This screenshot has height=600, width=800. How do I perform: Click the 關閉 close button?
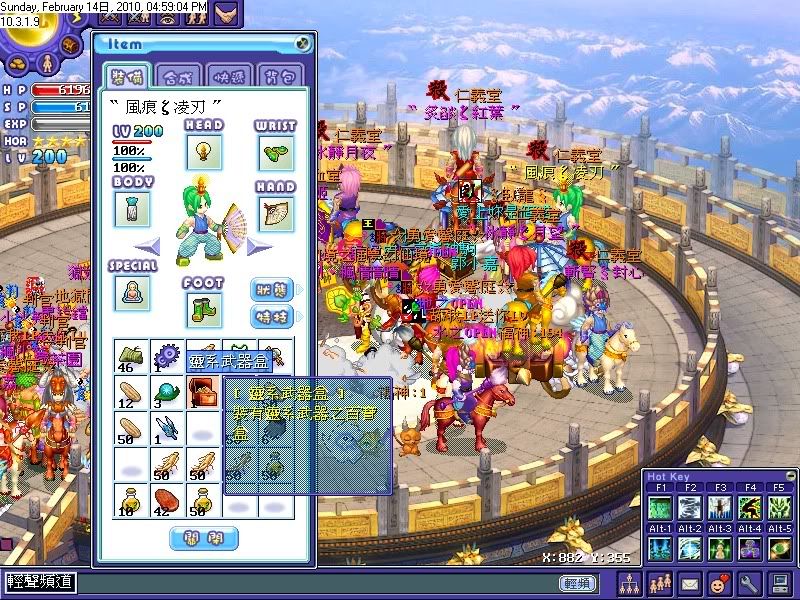coord(204,539)
